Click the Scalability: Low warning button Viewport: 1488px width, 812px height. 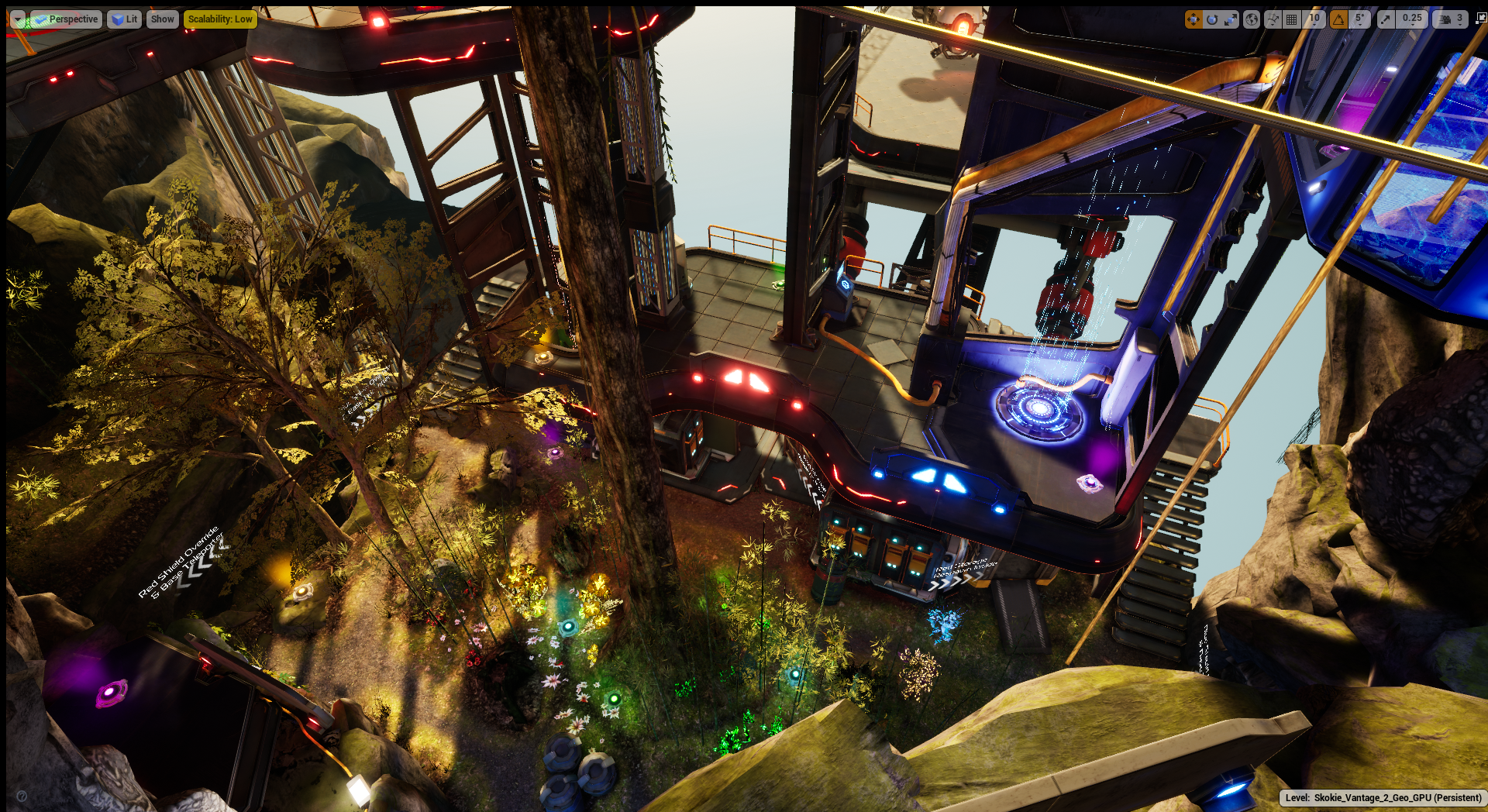click(220, 19)
